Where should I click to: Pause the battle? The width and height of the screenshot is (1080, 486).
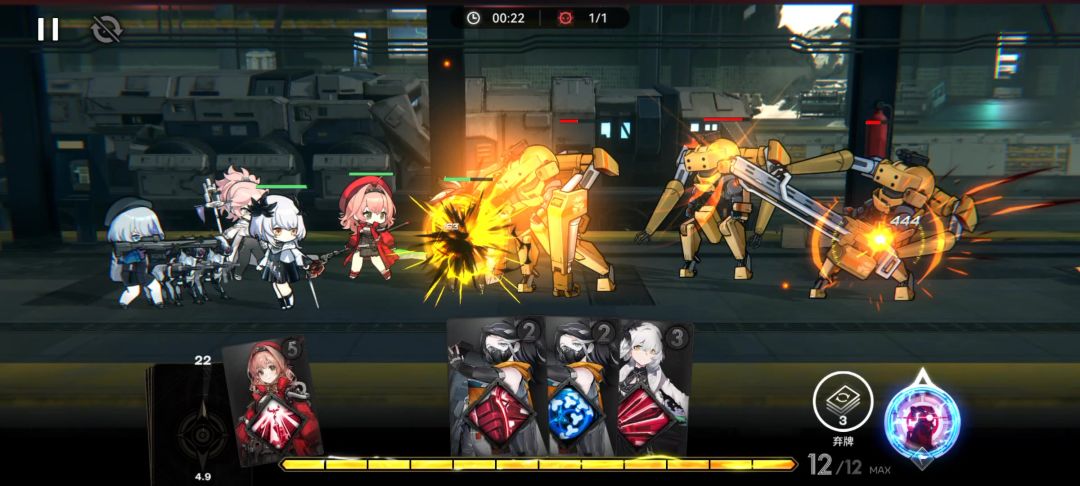(48, 29)
